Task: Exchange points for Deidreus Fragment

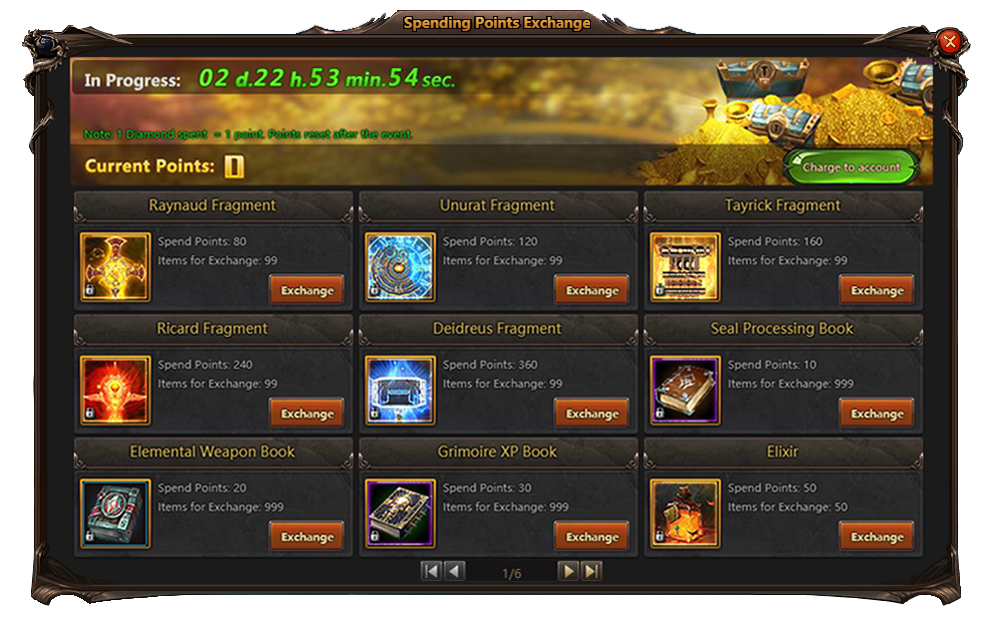Action: pyautogui.click(x=592, y=413)
